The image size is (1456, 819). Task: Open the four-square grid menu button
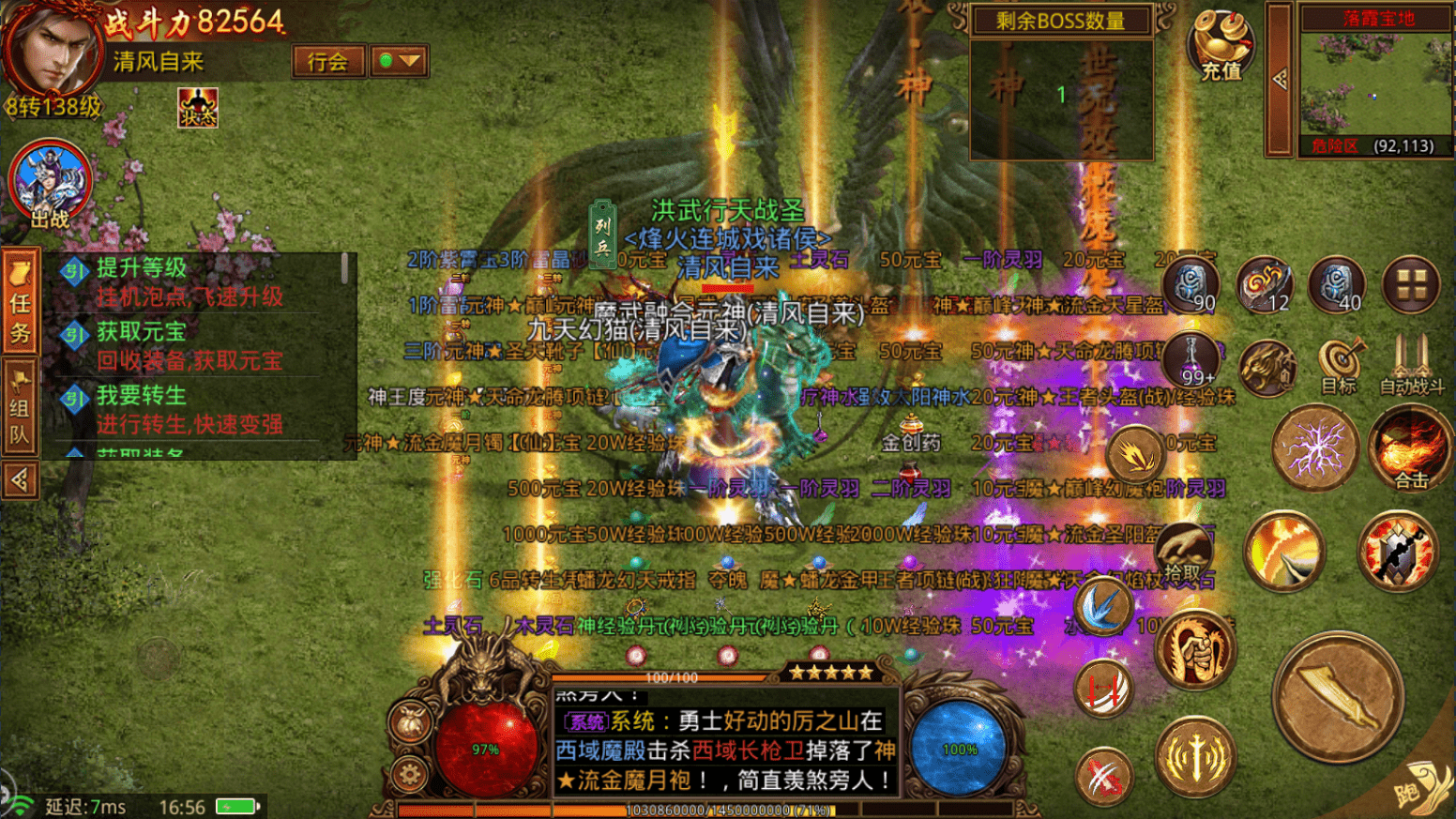tap(1410, 285)
